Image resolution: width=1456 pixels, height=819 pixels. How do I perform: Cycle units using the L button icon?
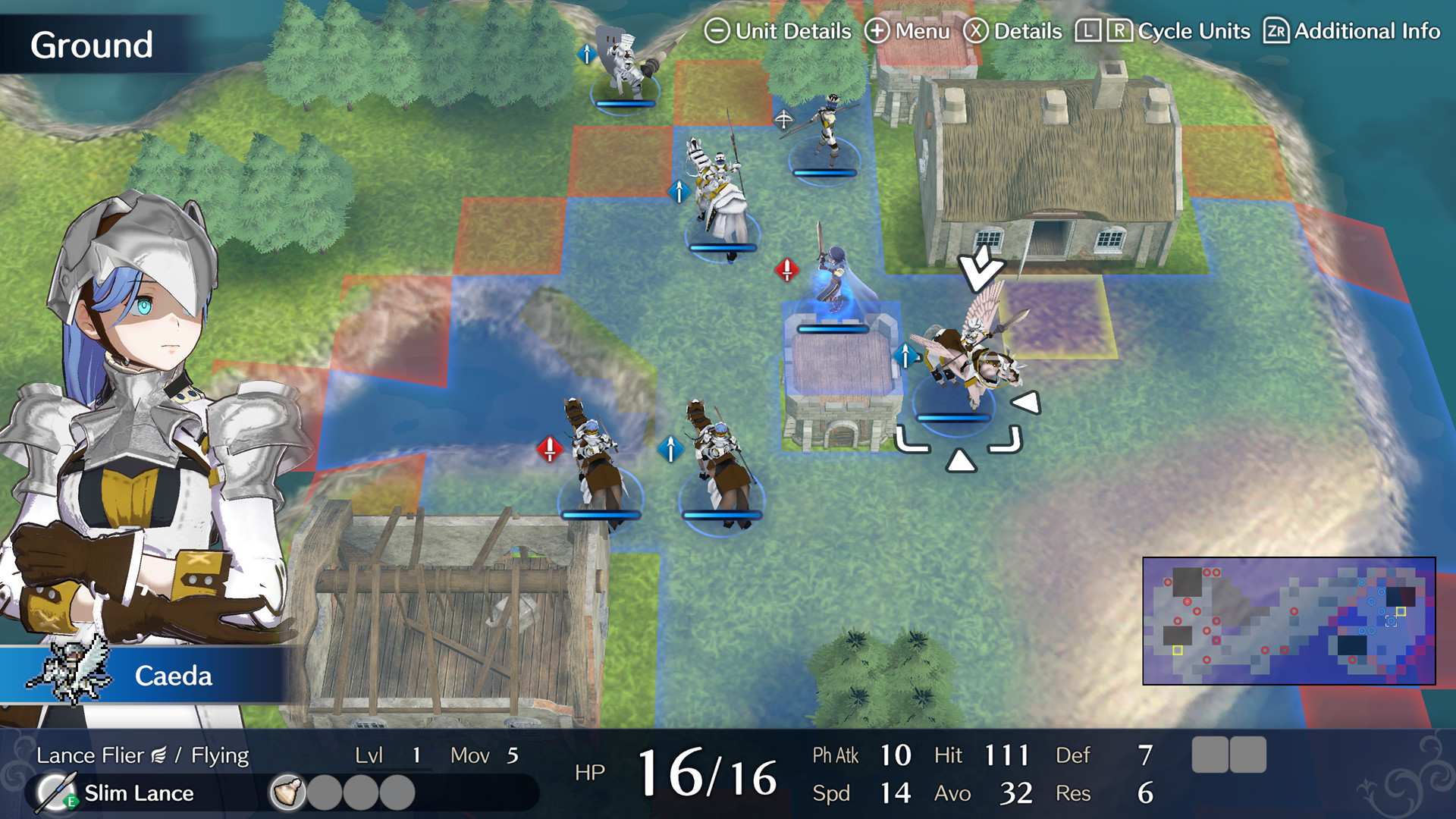(x=1087, y=32)
